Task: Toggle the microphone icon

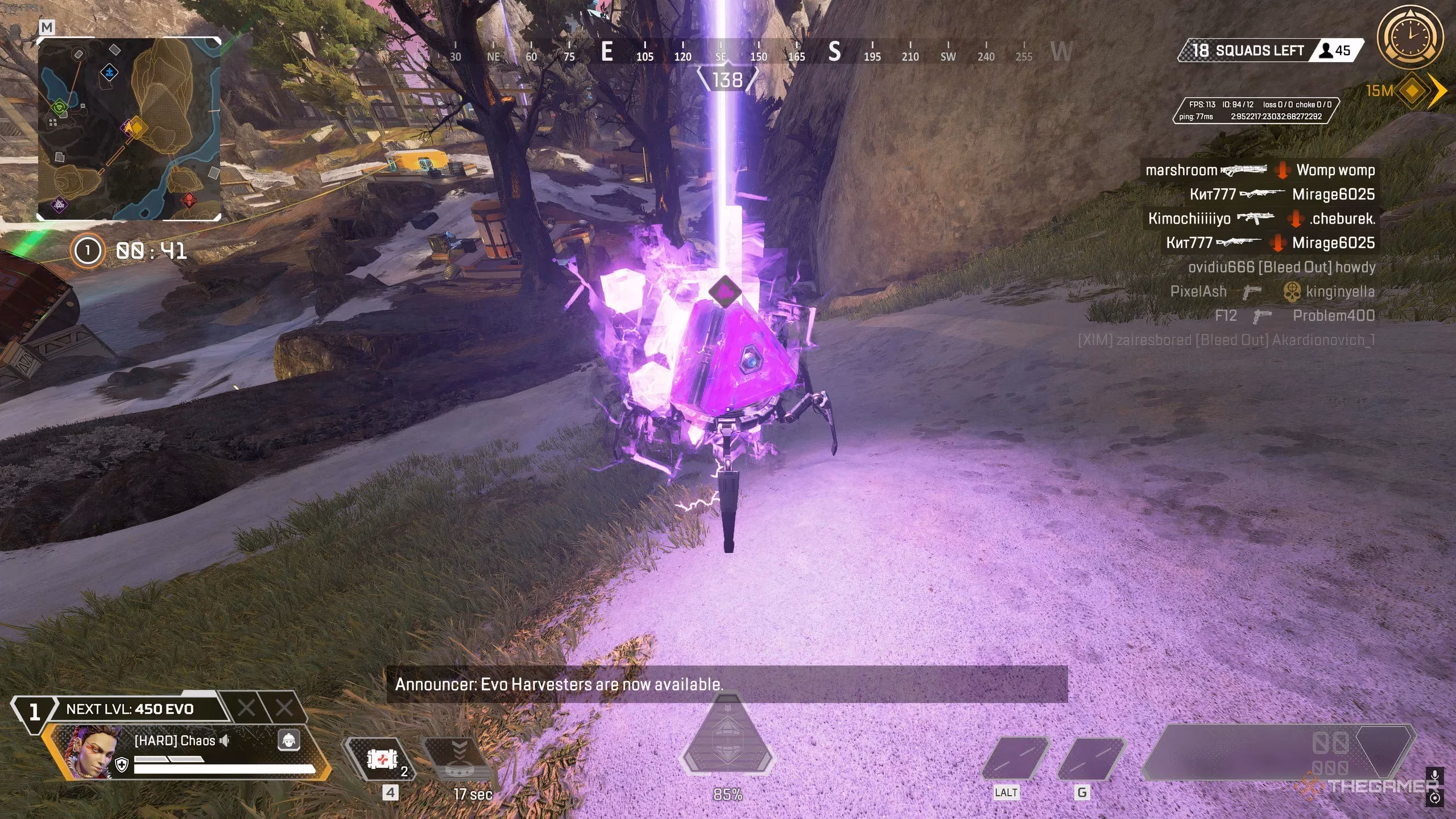Action: click(1435, 775)
